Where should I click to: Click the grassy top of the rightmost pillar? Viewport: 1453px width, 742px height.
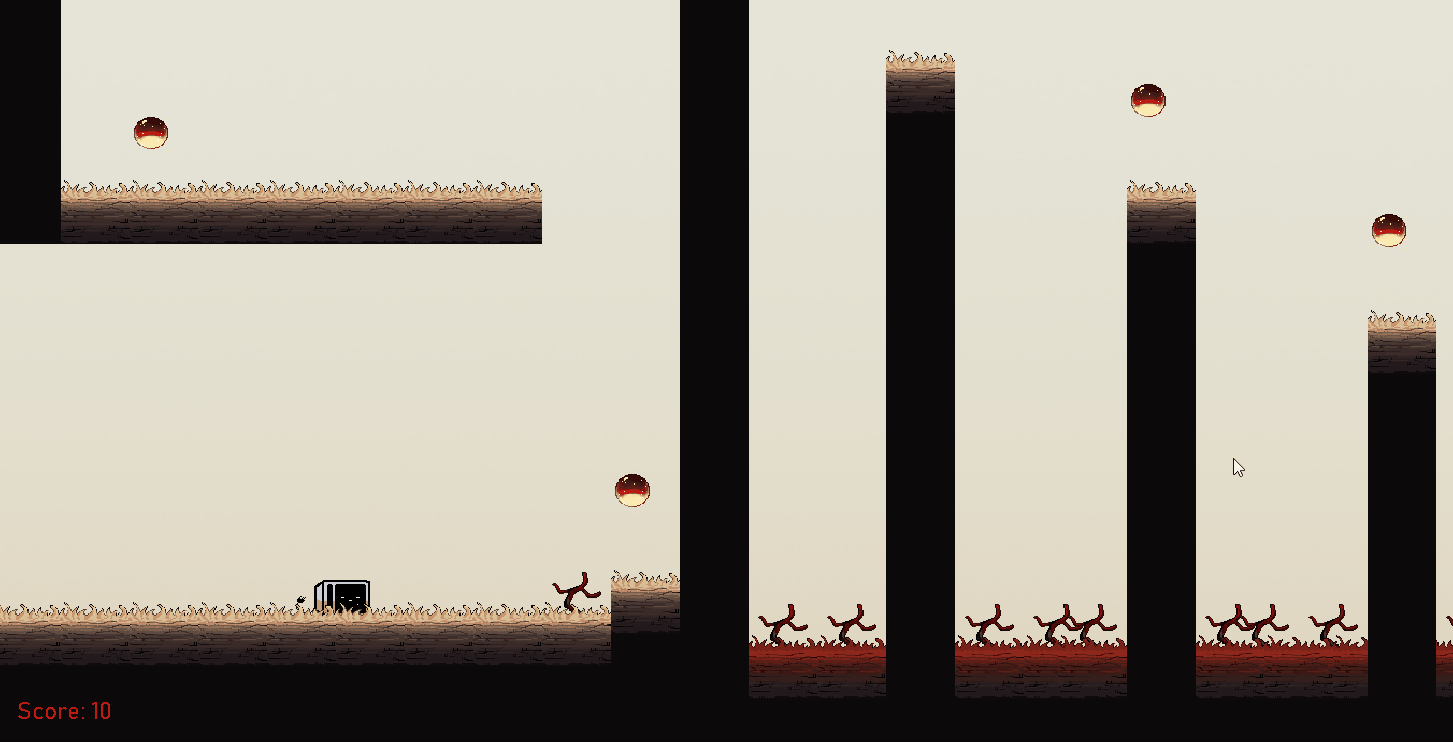point(1400,320)
